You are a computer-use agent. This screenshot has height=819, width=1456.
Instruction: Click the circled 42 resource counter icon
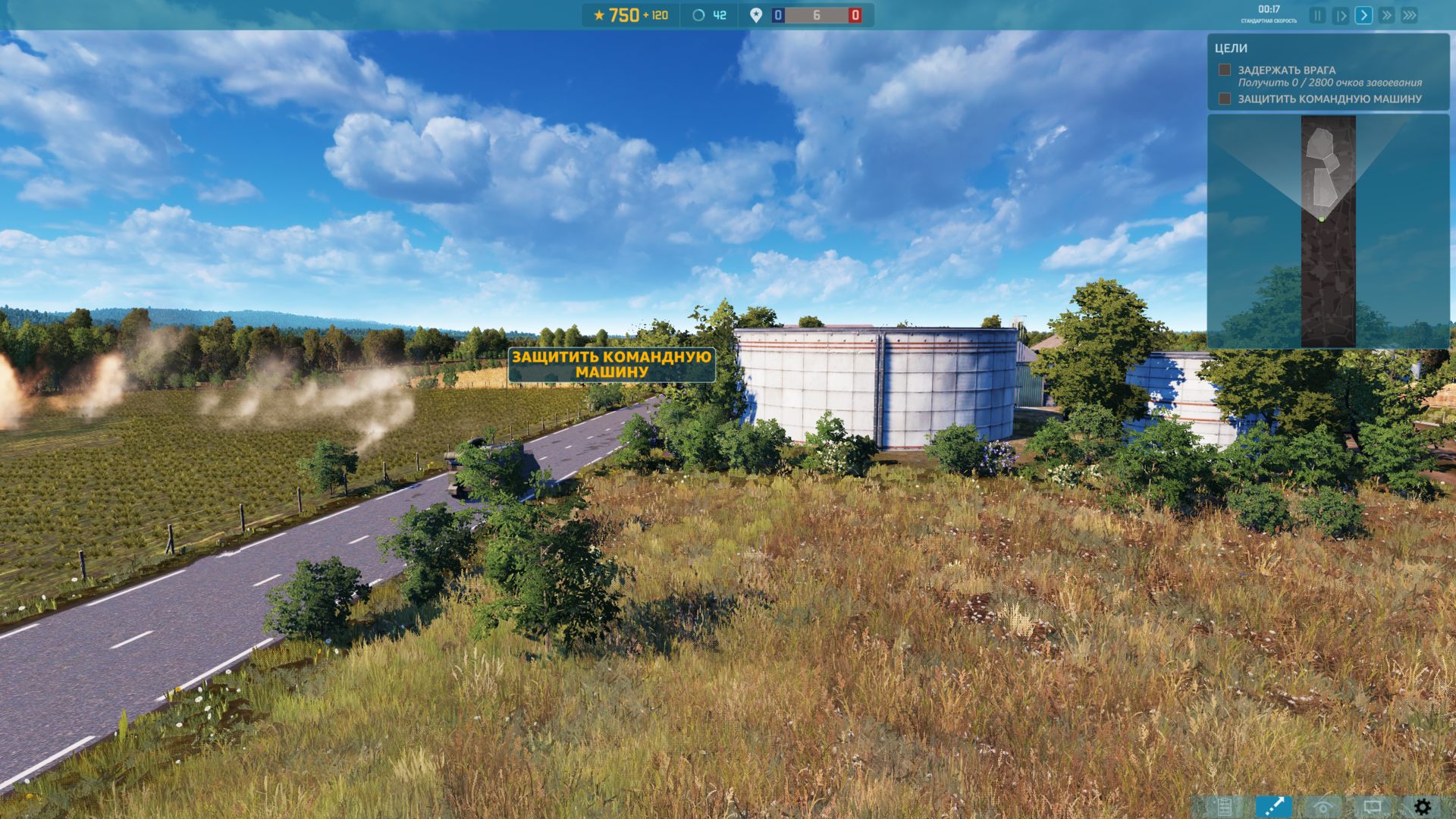coord(697,13)
